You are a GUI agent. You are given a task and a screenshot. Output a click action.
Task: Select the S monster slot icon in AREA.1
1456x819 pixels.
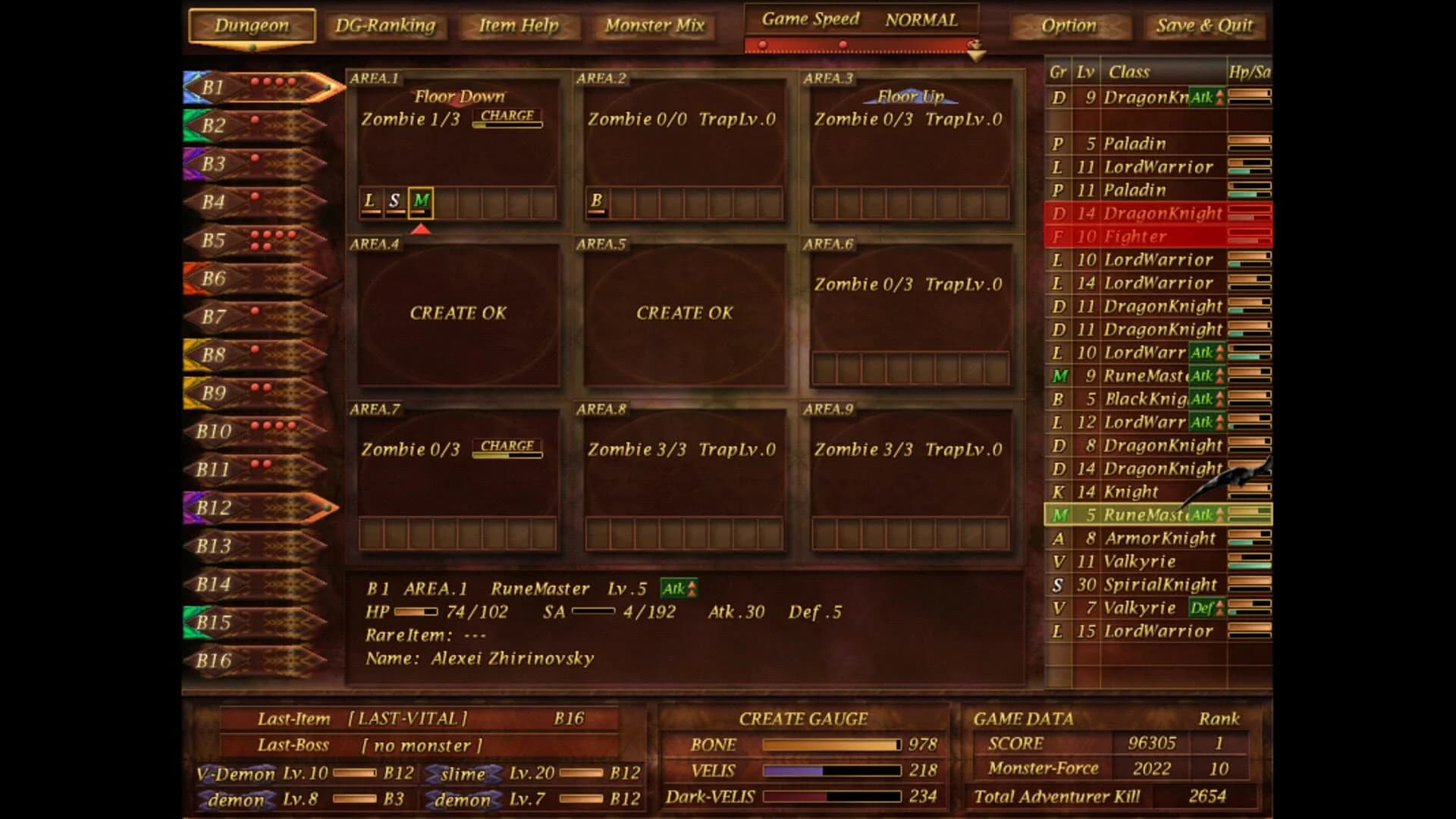tap(396, 201)
